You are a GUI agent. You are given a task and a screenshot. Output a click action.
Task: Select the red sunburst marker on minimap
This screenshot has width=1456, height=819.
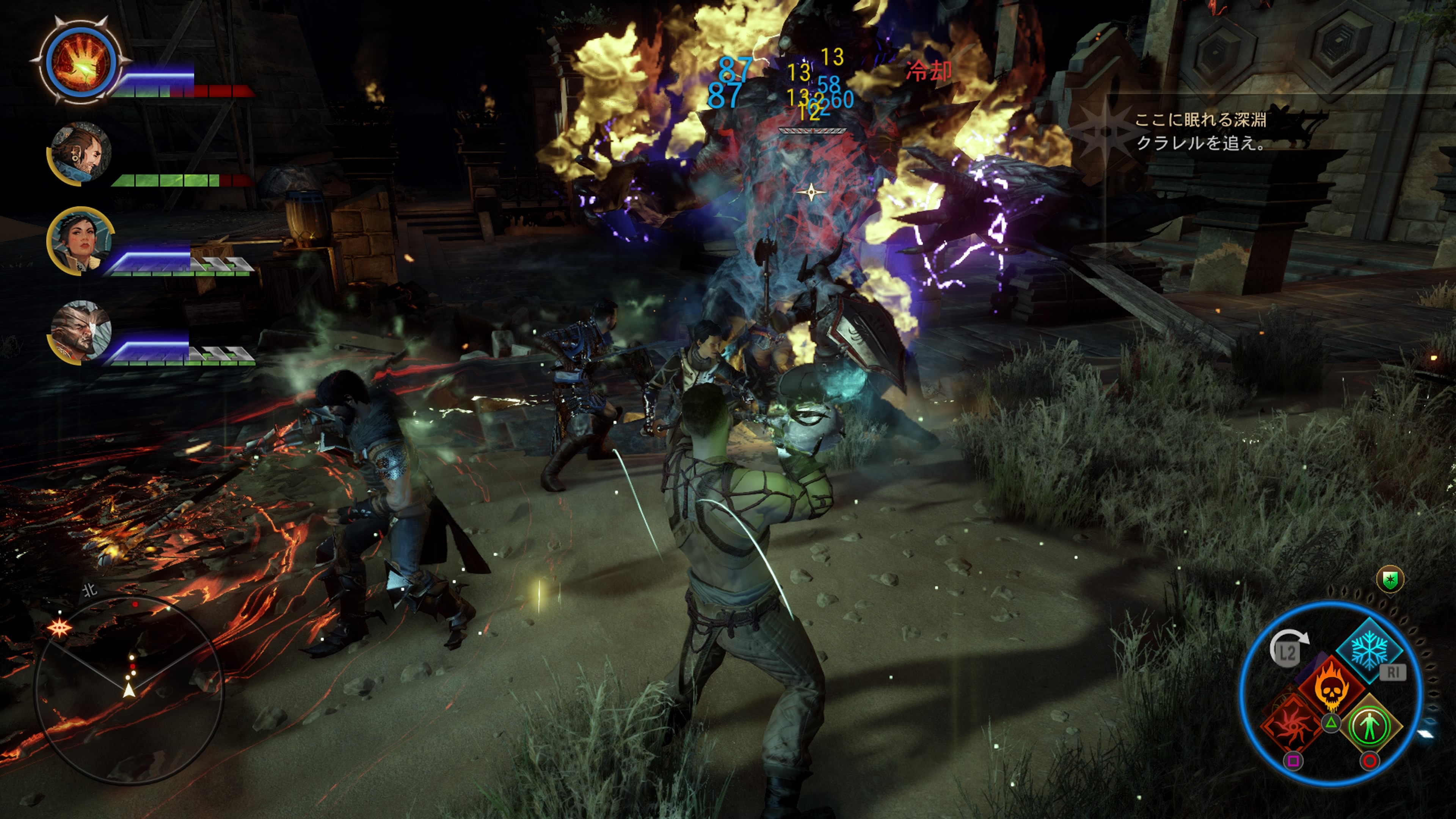pyautogui.click(x=60, y=628)
